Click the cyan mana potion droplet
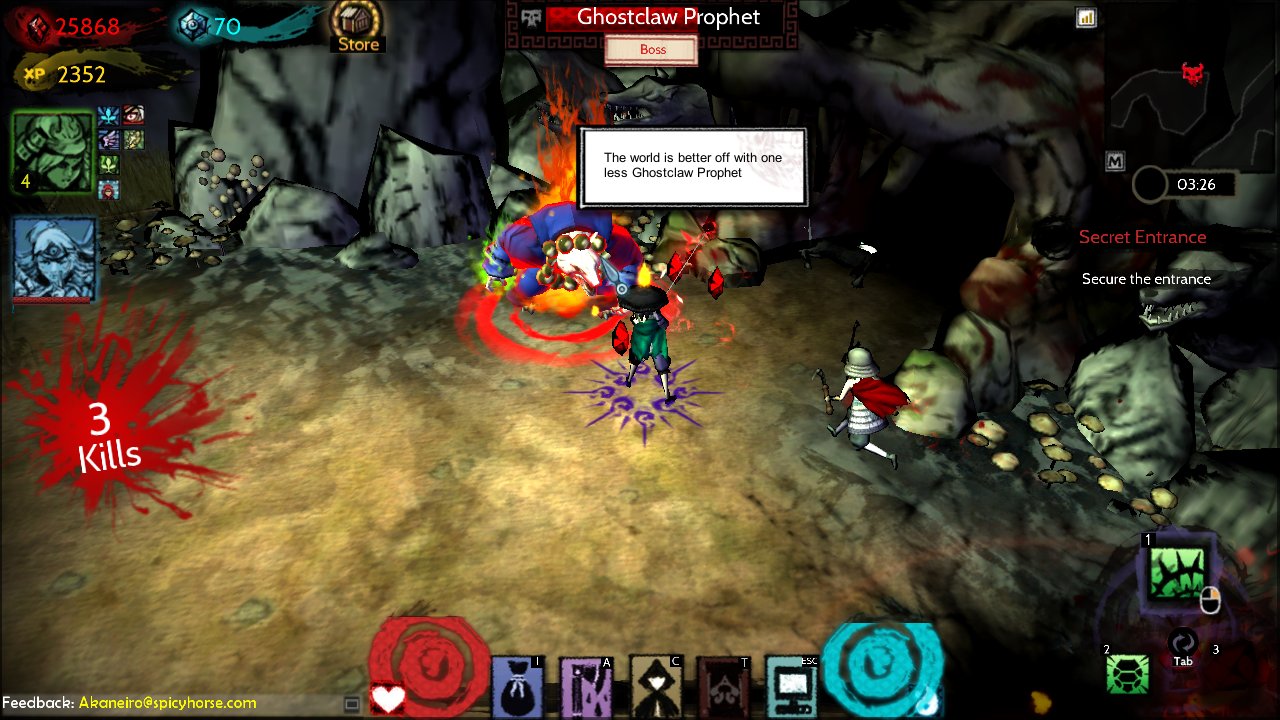Screen dimensions: 1280x720 (930, 699)
